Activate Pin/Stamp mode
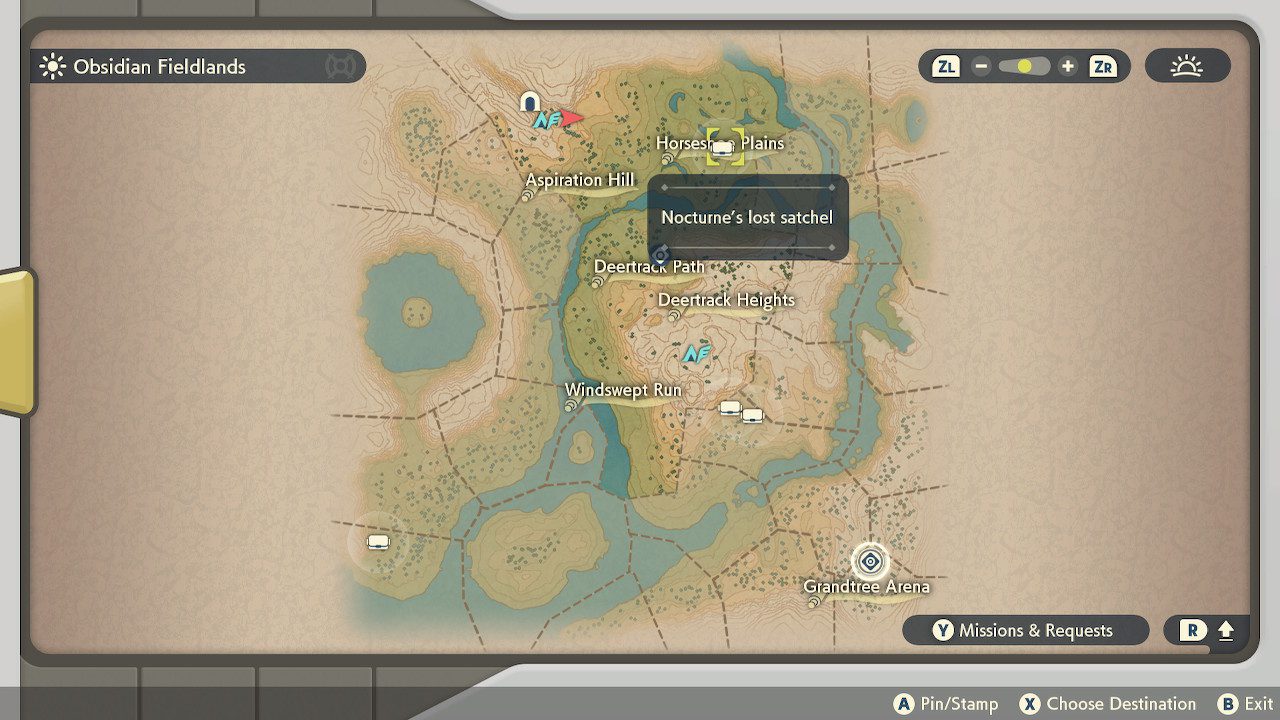The height and width of the screenshot is (720, 1280). coord(946,703)
